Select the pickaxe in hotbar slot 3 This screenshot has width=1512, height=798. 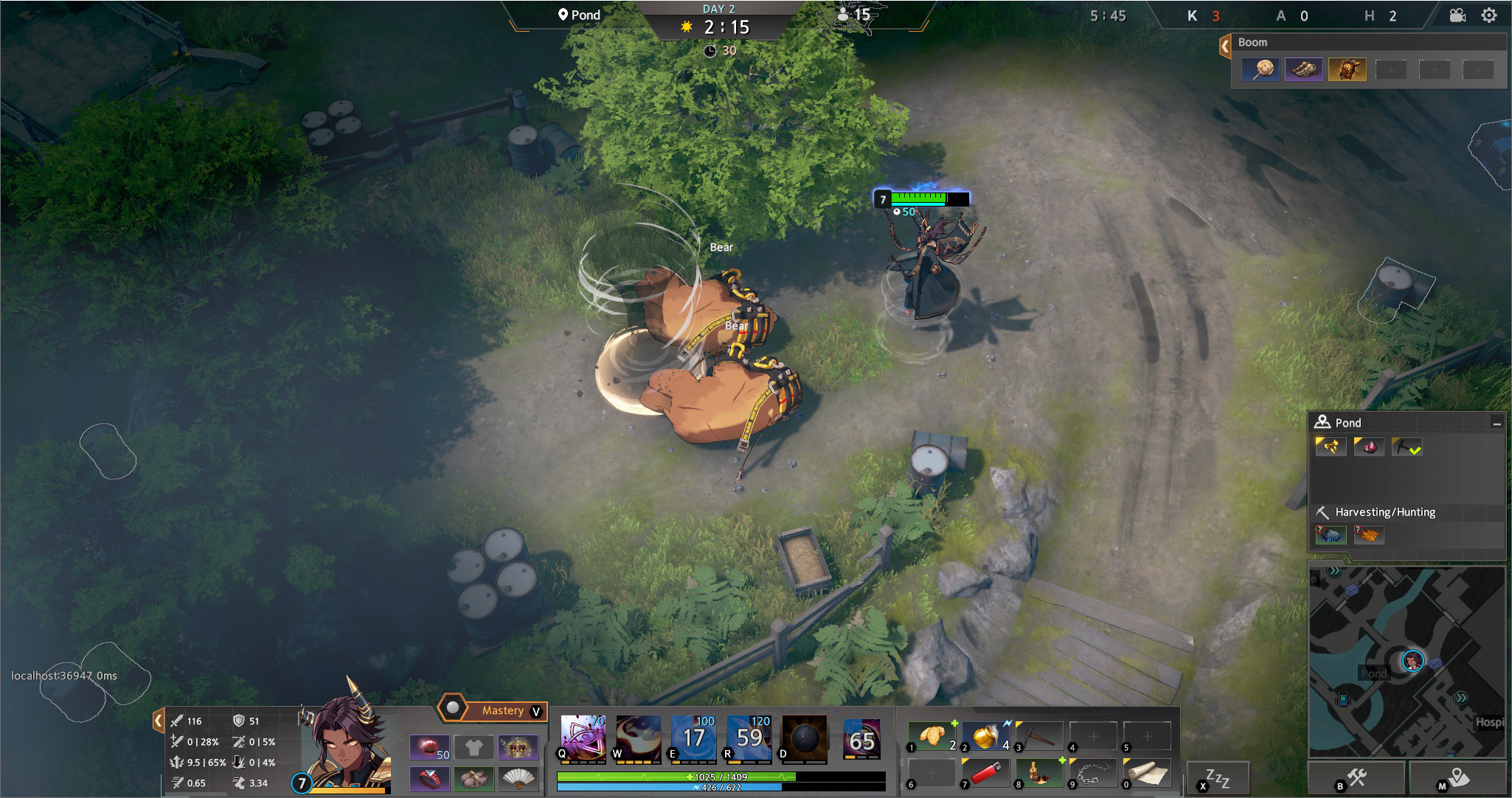coord(1038,735)
